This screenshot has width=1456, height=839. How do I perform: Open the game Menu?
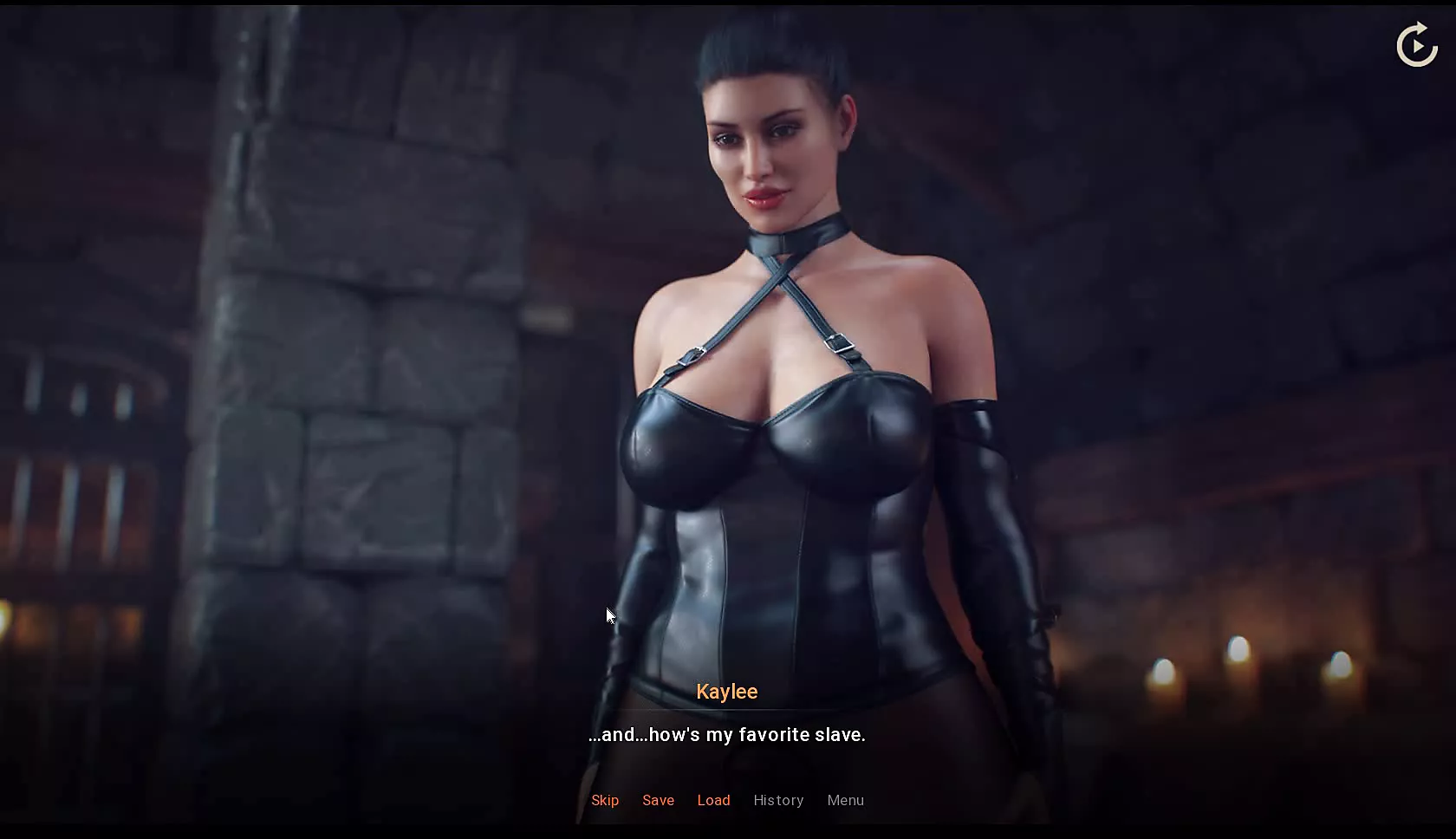[x=845, y=800]
